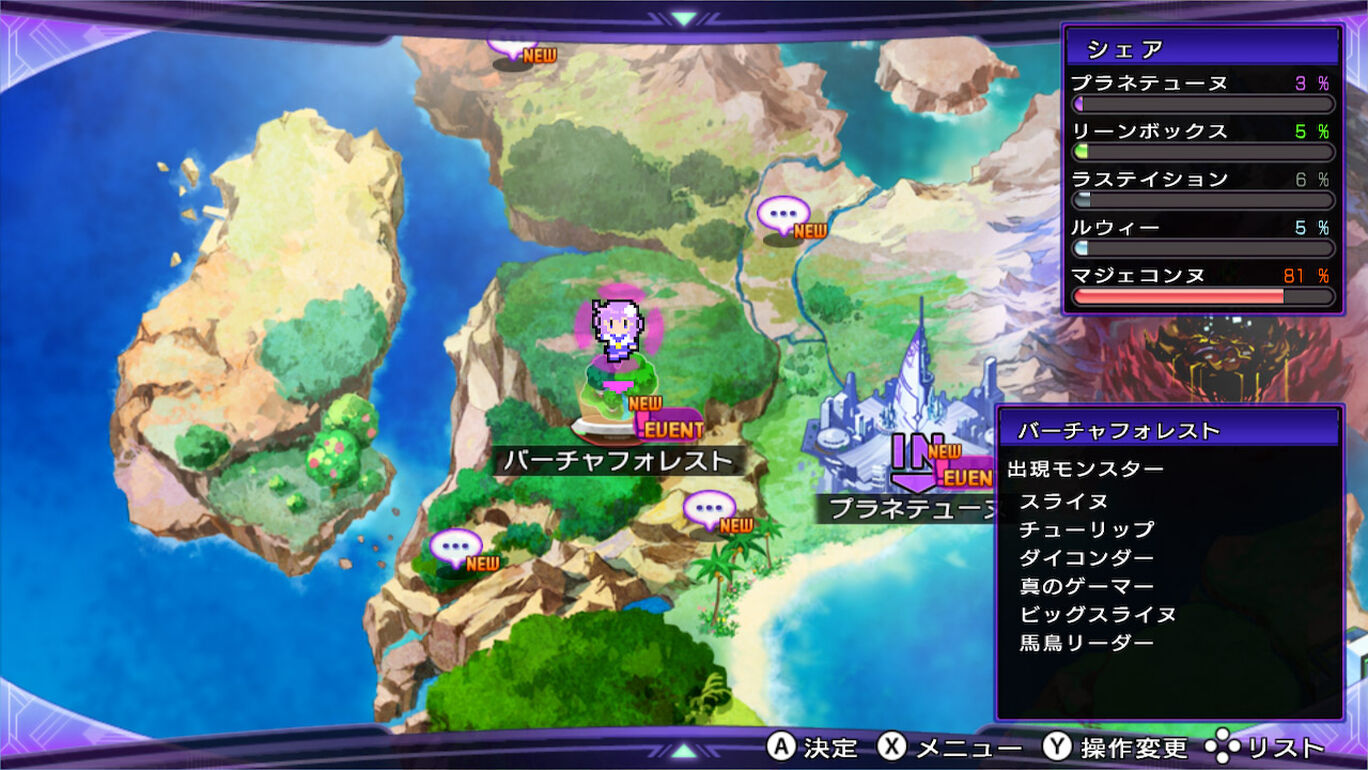
Task: Click the downward map scroll arrow
Action: (x=684, y=750)
